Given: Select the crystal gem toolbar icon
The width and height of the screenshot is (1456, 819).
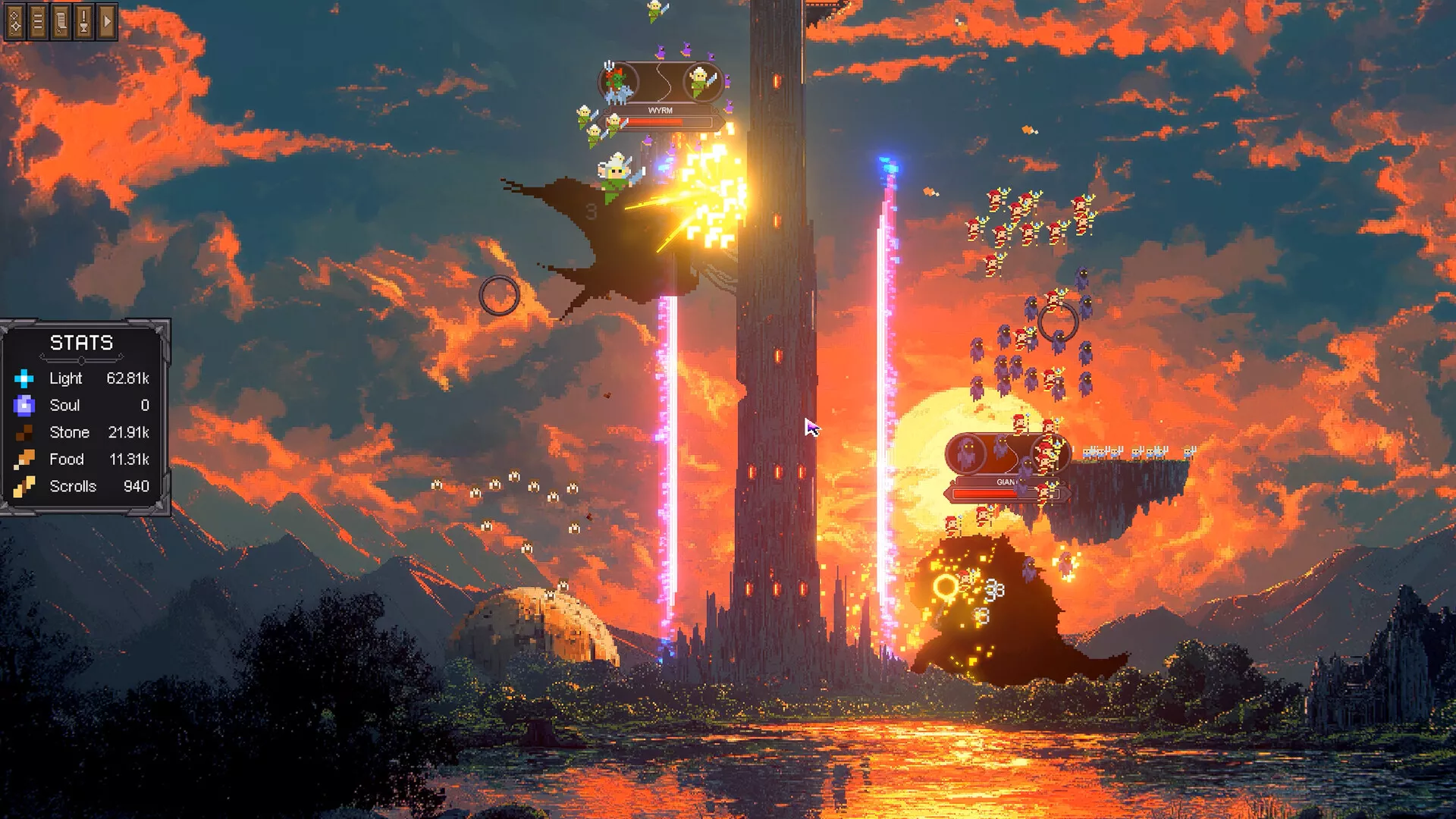Looking at the screenshot, I should [x=14, y=20].
